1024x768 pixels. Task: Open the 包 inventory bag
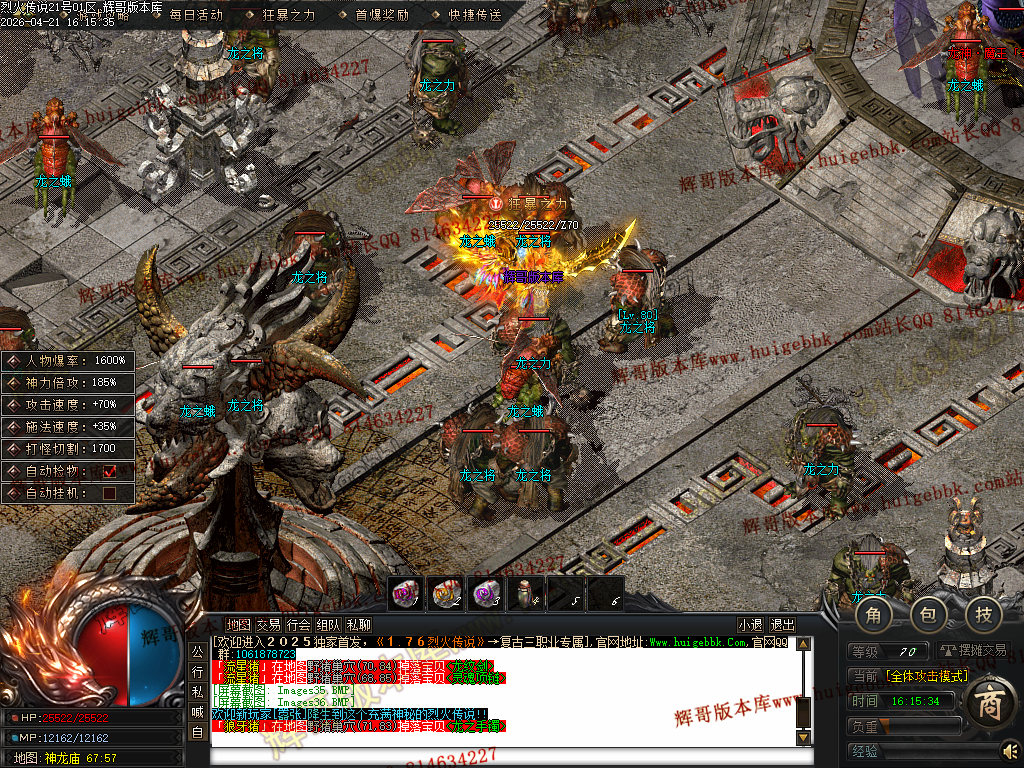(x=928, y=614)
